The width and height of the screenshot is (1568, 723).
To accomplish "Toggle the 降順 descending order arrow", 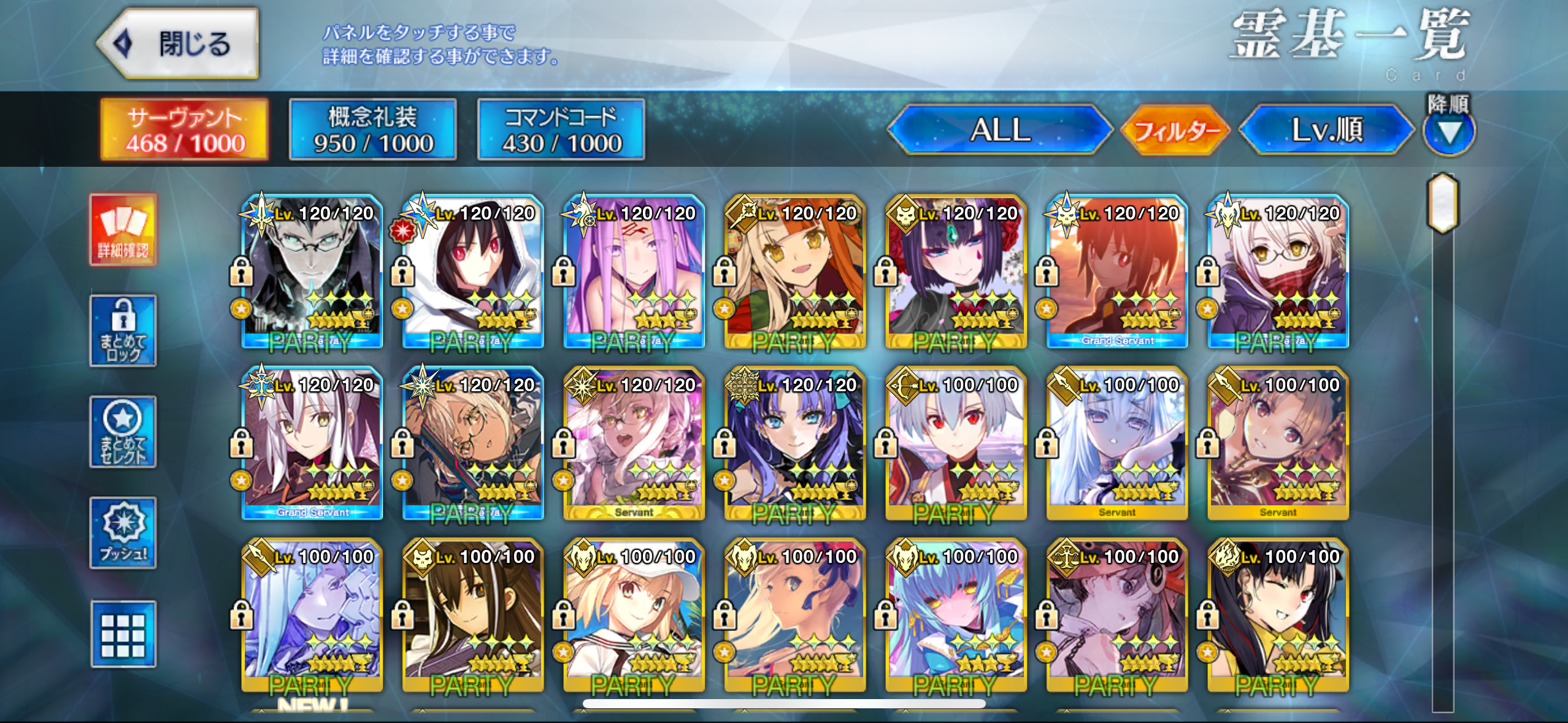I will [x=1449, y=131].
